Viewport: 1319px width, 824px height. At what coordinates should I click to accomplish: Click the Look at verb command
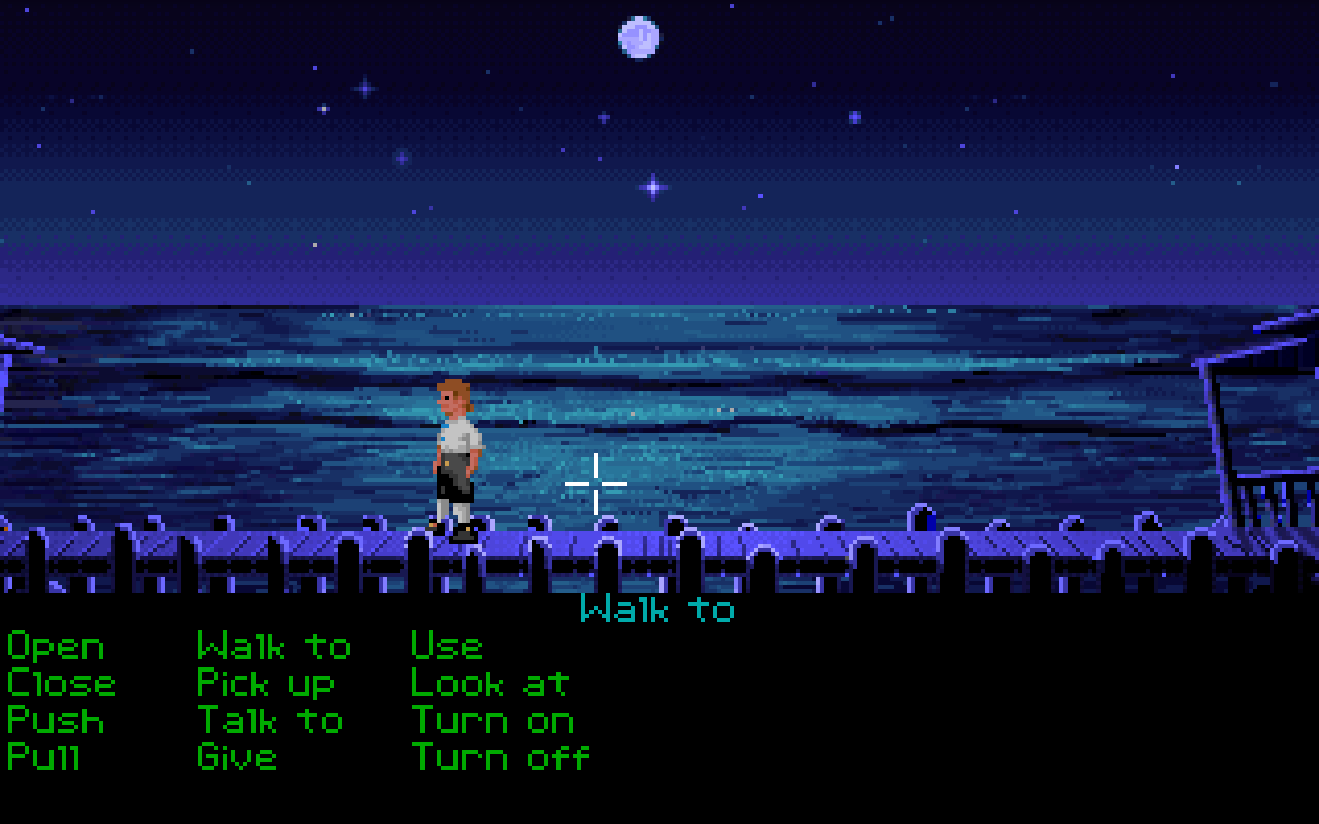click(x=489, y=683)
